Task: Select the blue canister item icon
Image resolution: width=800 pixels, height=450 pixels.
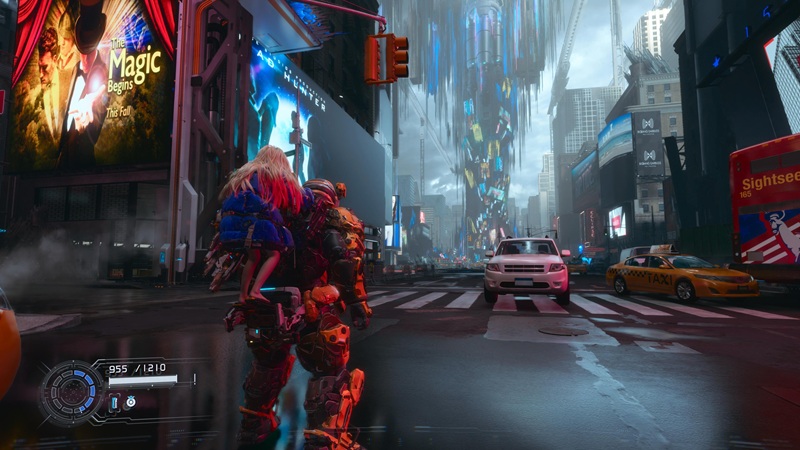Action: (114, 402)
